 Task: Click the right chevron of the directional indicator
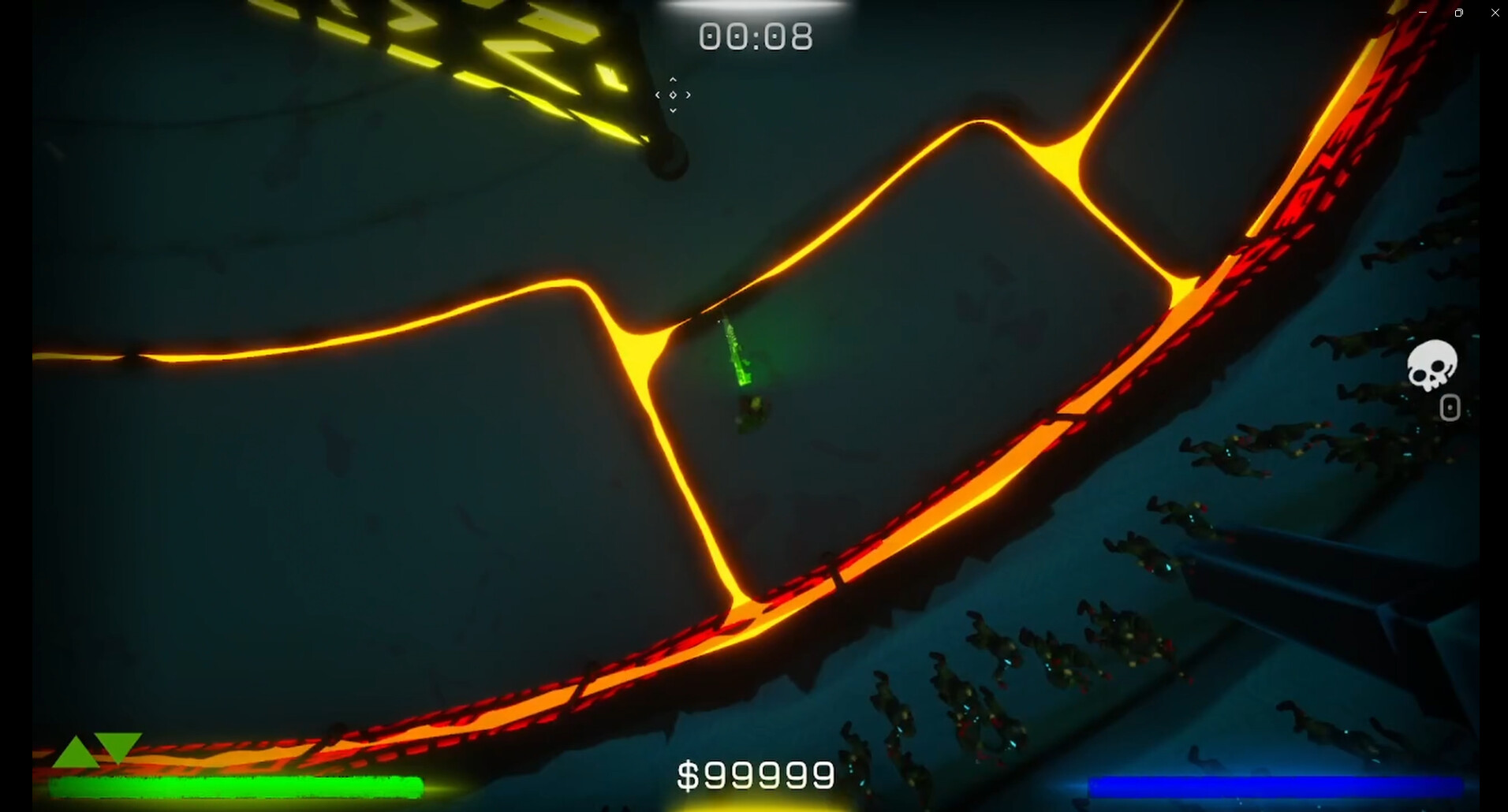pyautogui.click(x=687, y=95)
